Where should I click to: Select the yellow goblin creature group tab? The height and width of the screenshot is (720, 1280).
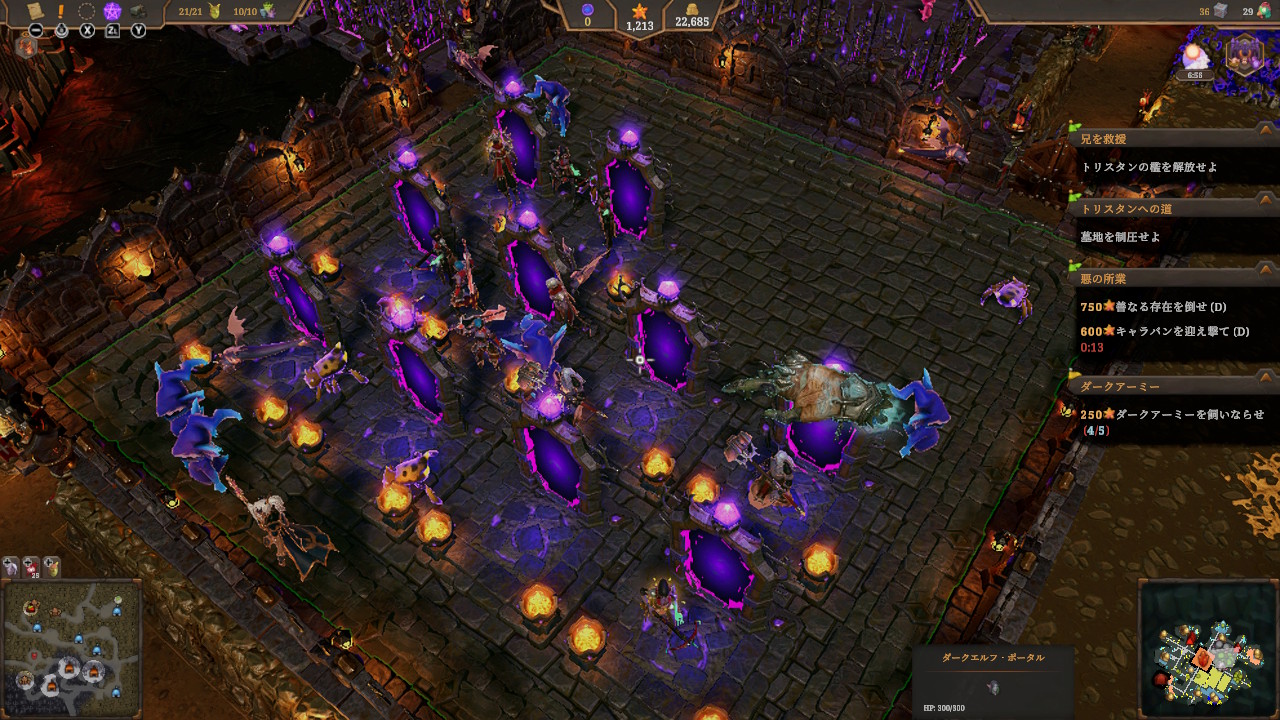51,566
